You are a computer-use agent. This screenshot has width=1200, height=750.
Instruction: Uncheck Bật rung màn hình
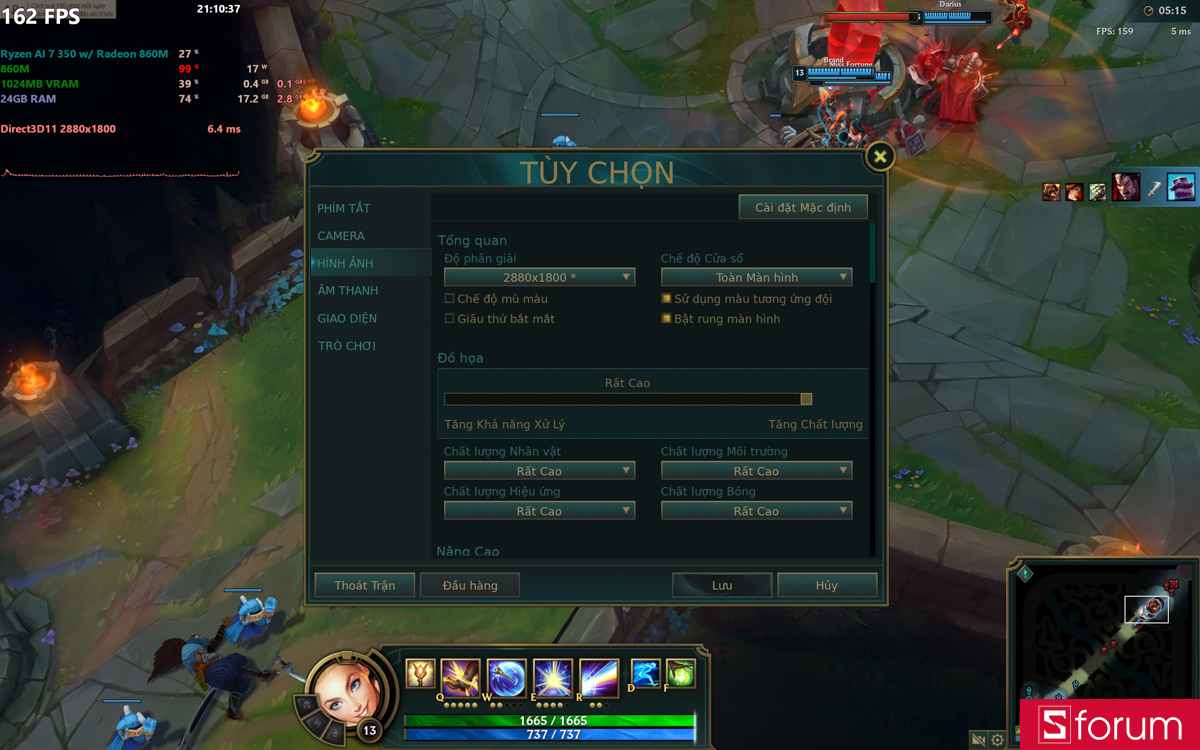click(667, 319)
